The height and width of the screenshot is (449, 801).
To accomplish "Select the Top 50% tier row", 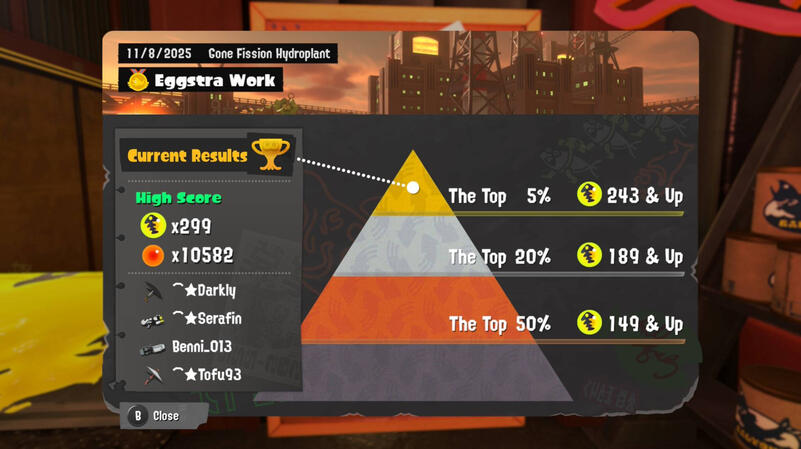I will click(565, 324).
